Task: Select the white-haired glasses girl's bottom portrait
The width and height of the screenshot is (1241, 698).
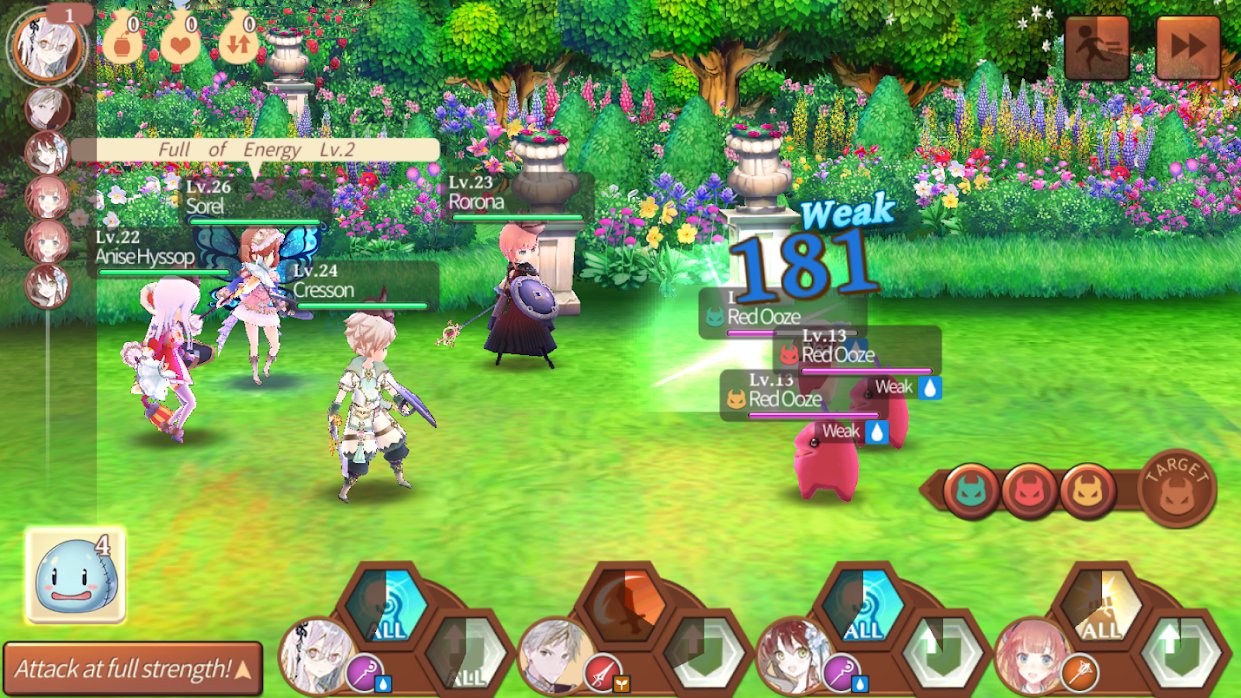Action: tap(316, 656)
